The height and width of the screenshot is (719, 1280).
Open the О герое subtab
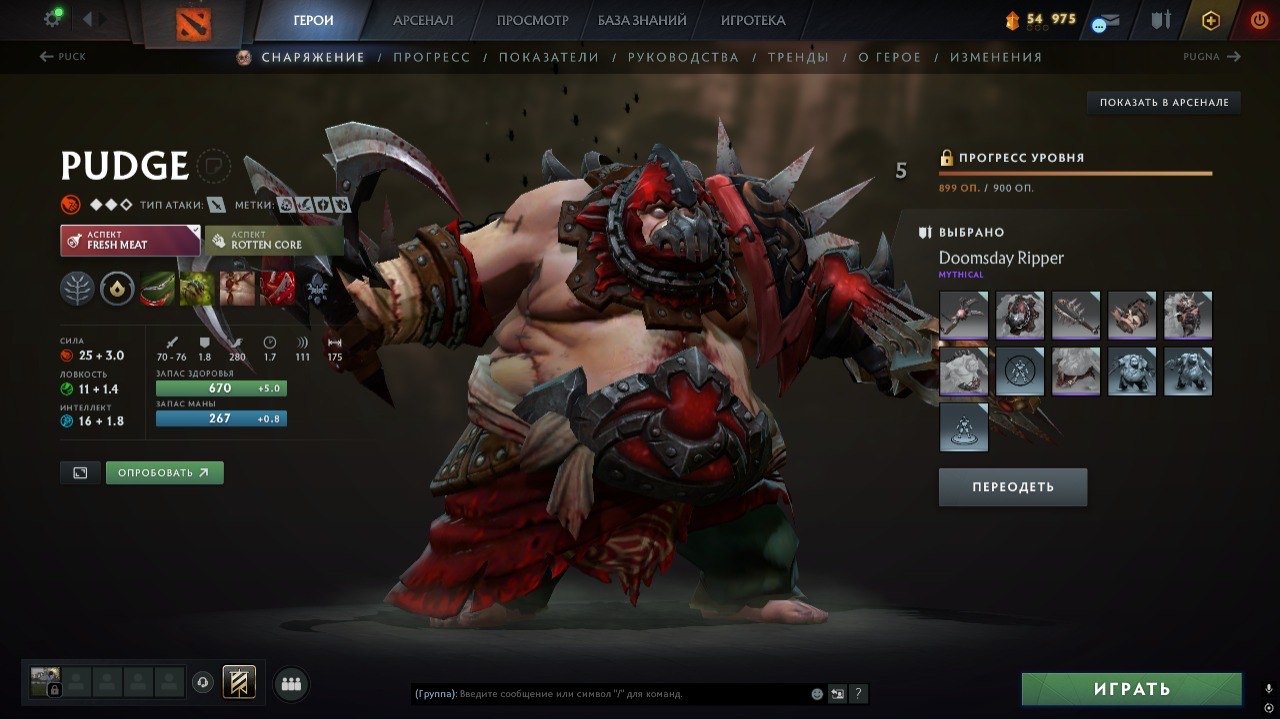(x=890, y=57)
